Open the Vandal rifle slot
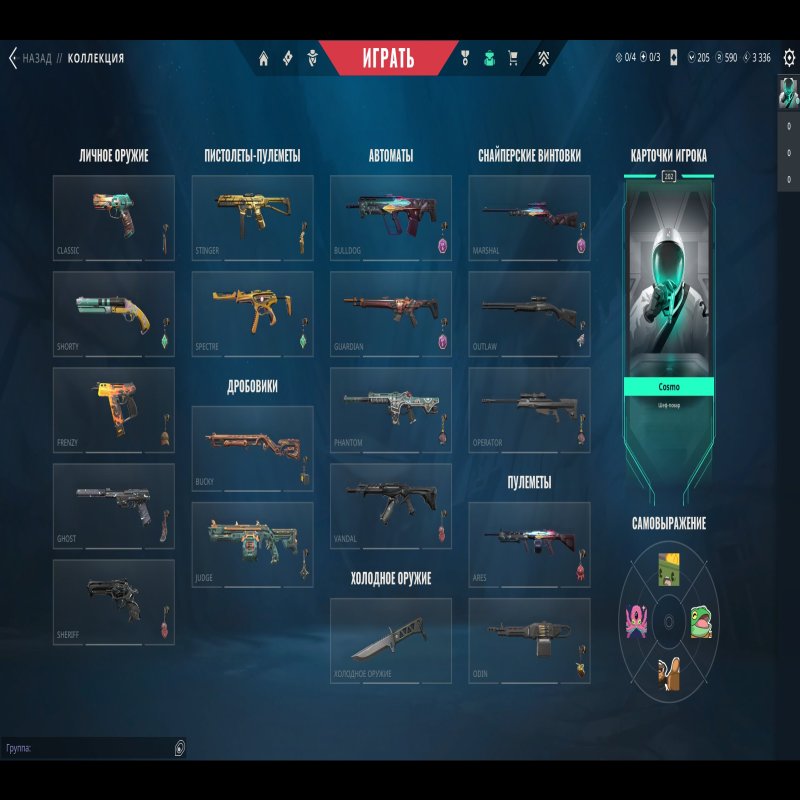The width and height of the screenshot is (800, 800). tap(390, 506)
